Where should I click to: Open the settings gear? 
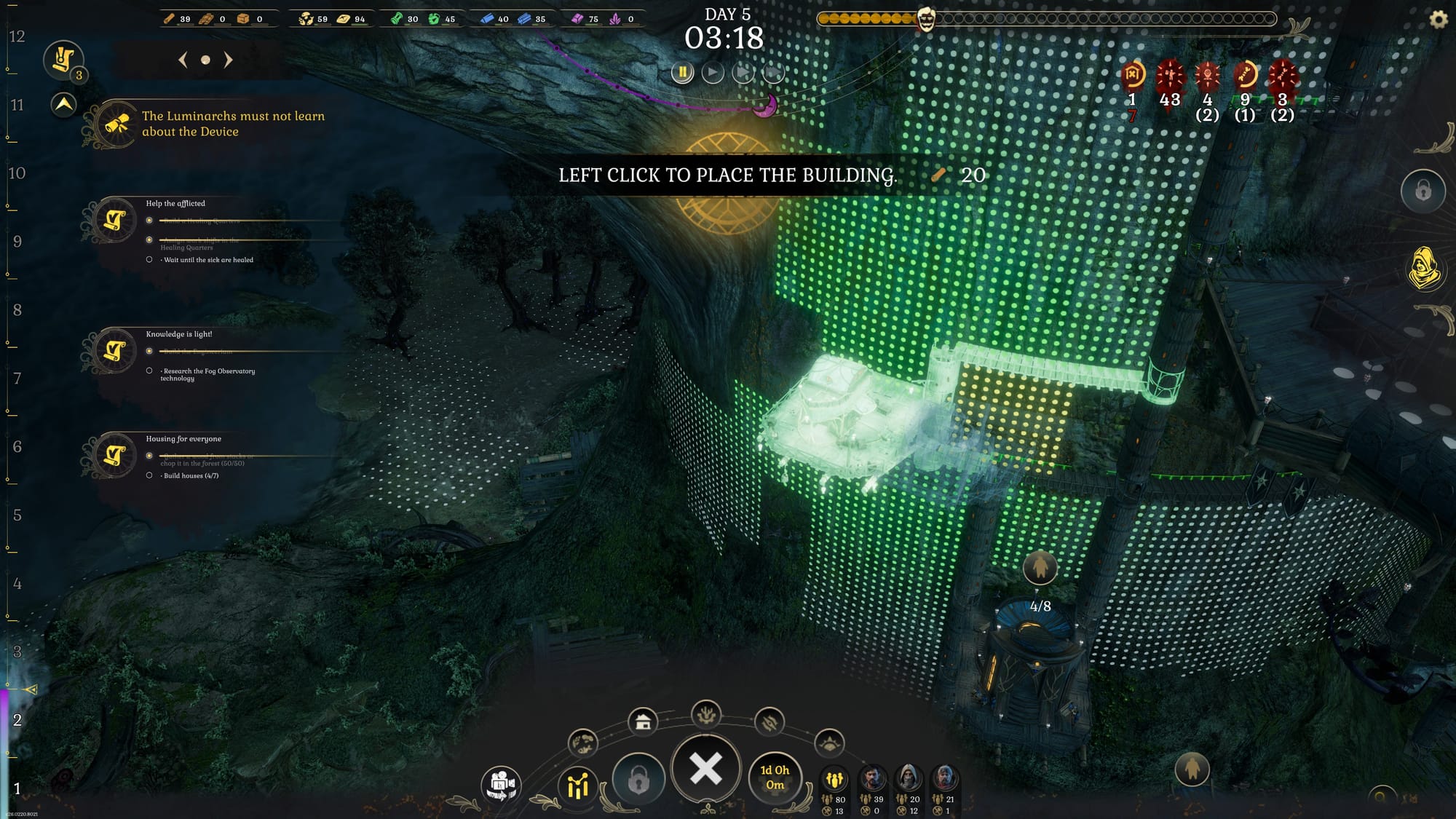tap(1439, 20)
